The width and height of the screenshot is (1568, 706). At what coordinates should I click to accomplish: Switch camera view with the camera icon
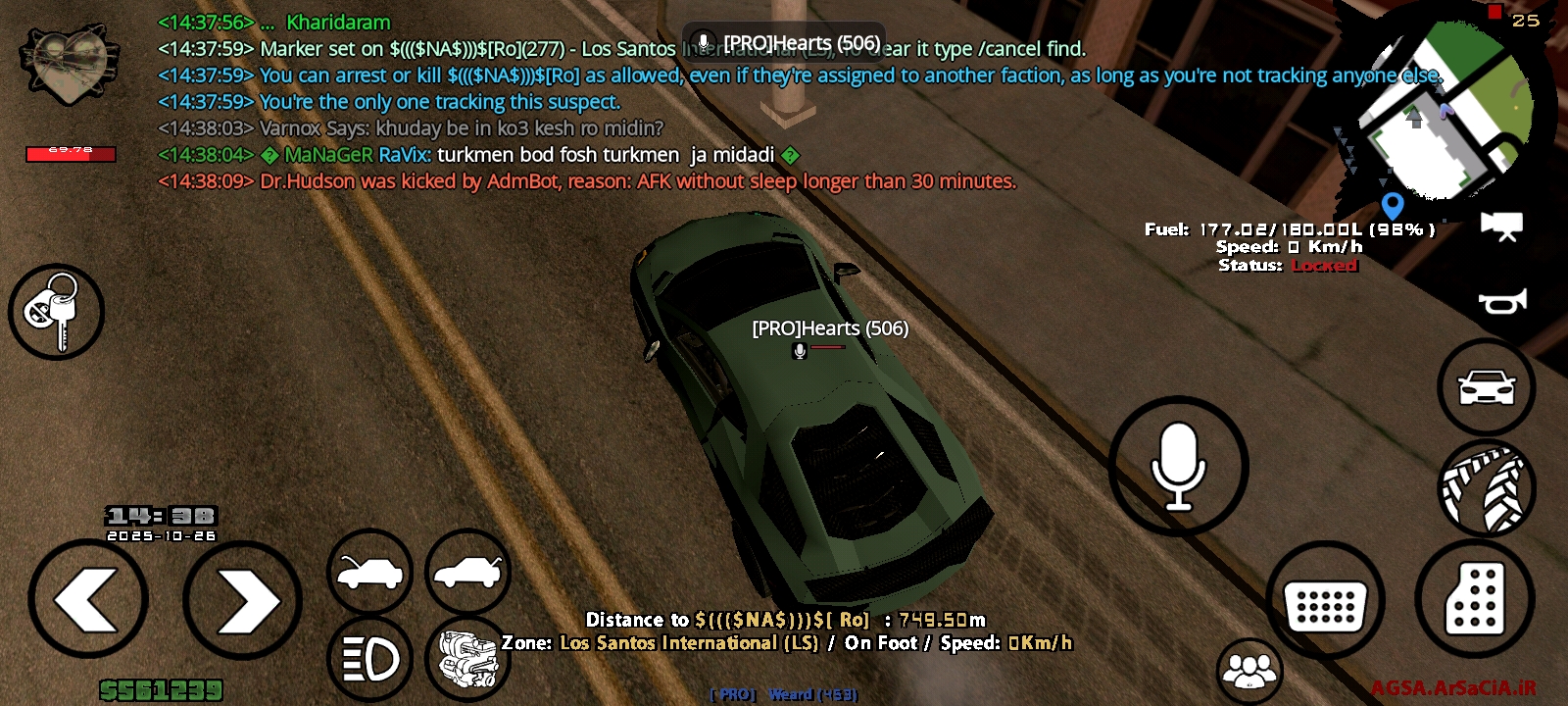(1501, 226)
